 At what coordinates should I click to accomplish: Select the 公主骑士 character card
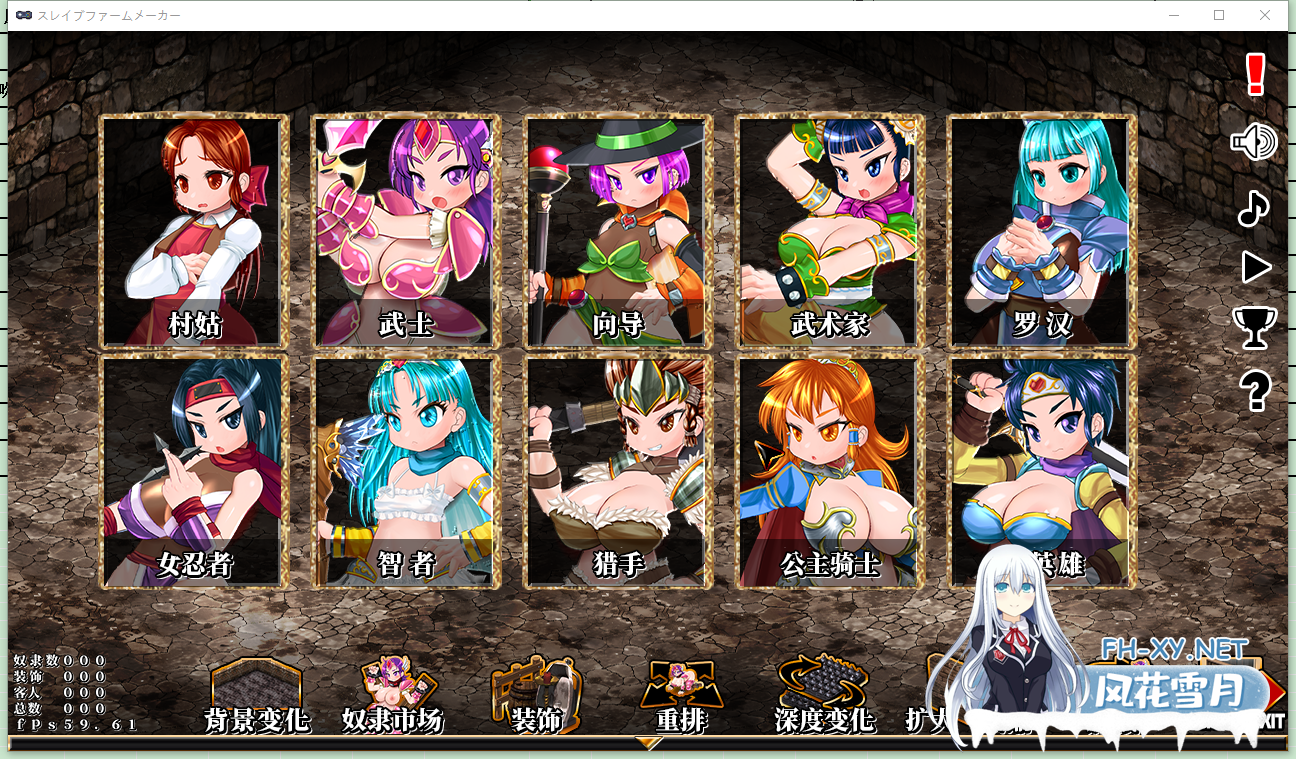click(x=830, y=471)
